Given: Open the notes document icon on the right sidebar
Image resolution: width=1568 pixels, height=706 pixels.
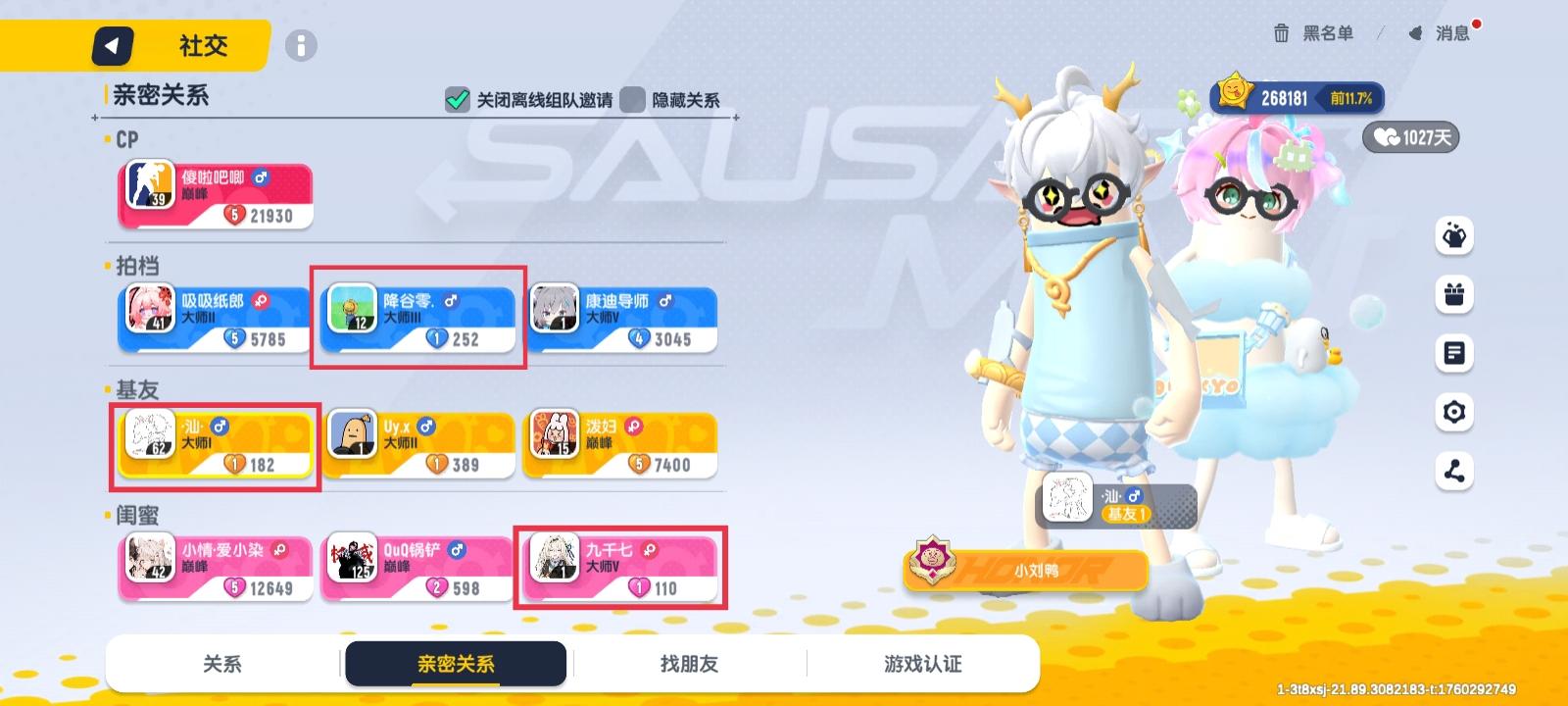Looking at the screenshot, I should pyautogui.click(x=1456, y=353).
